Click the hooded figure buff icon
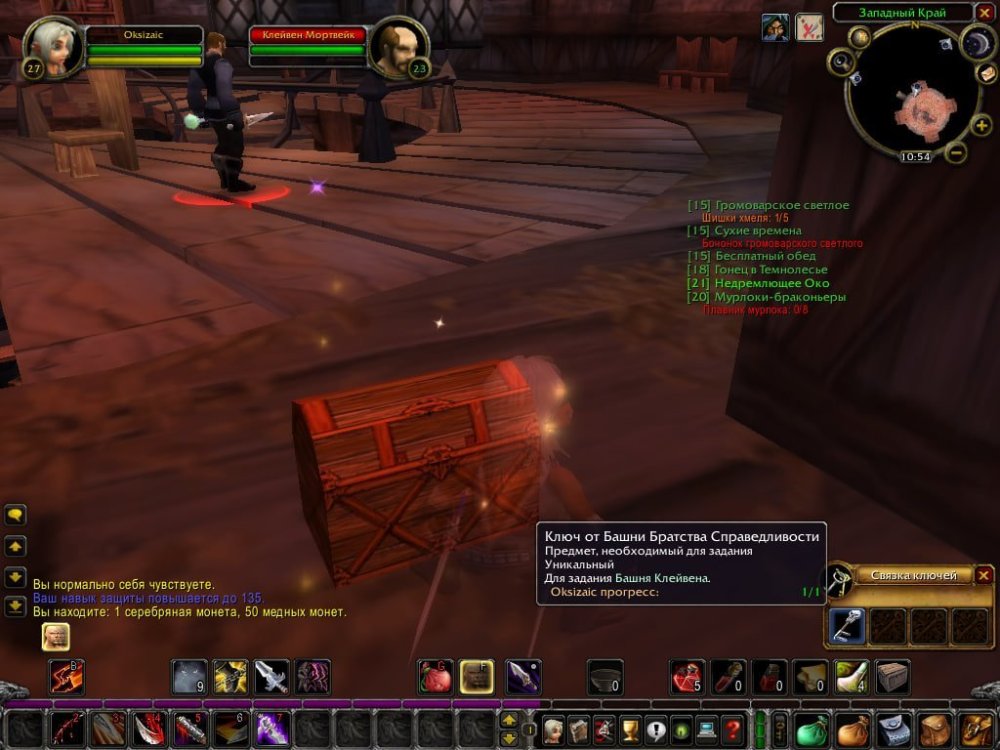This screenshot has height=750, width=1000. [x=775, y=27]
